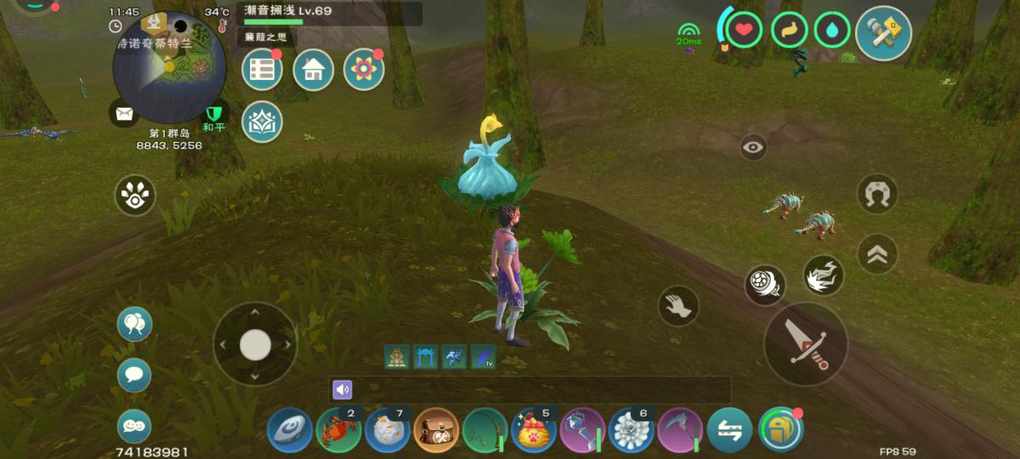Open the yellow backpack inventory
1020x459 pixels.
click(780, 430)
